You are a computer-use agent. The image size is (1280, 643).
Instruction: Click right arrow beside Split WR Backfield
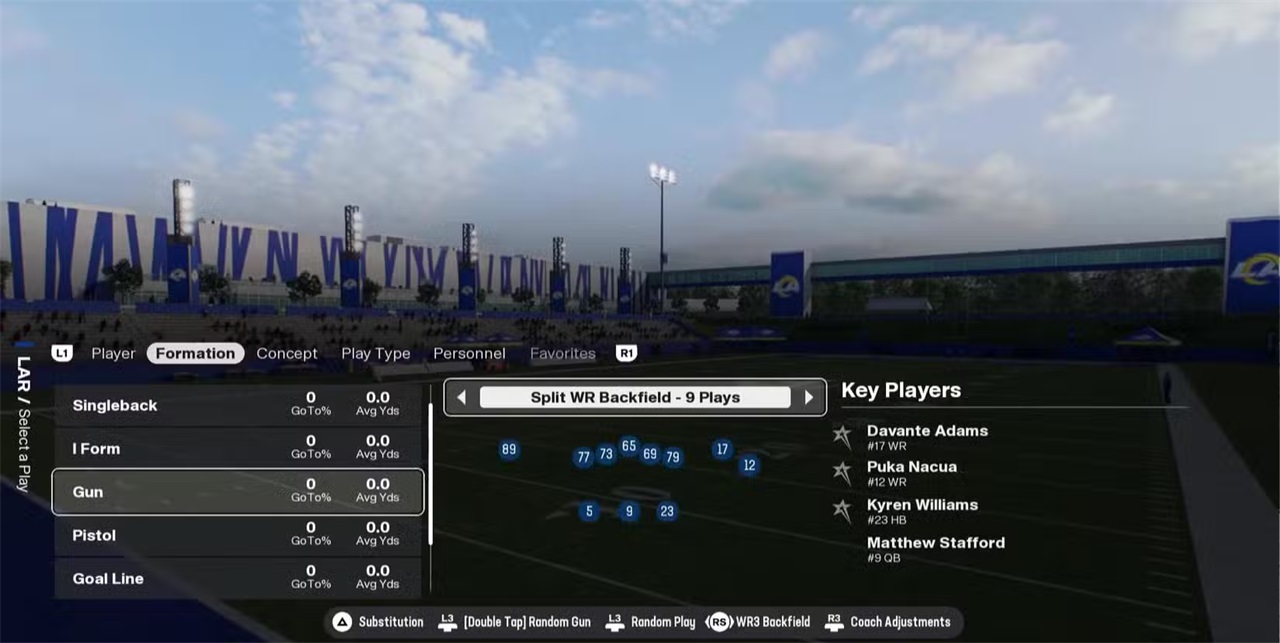(809, 397)
